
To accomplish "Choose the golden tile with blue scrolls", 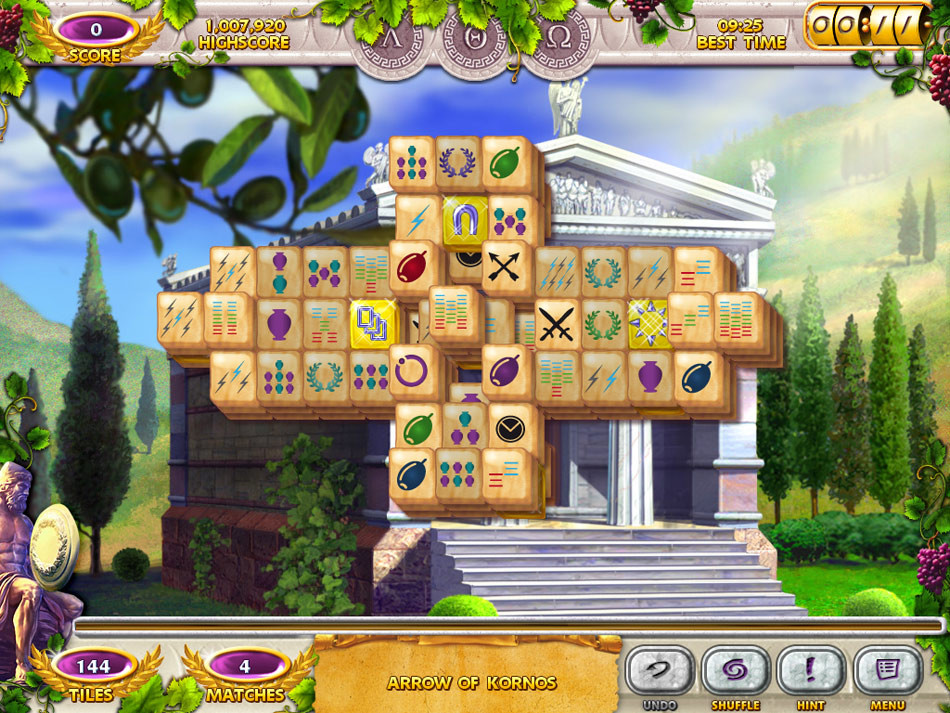I will coord(373,324).
